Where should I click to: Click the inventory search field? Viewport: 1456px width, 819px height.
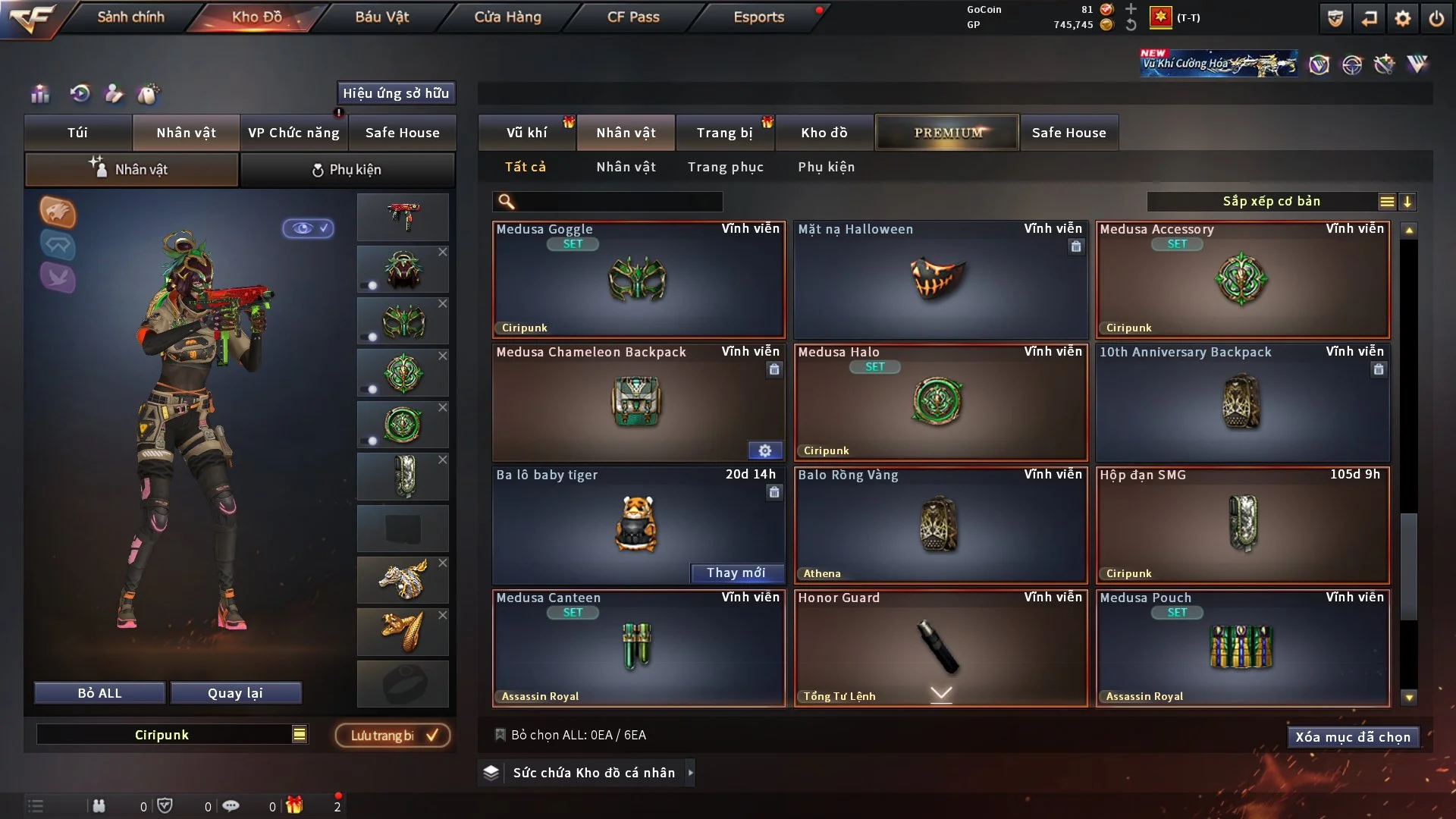(618, 202)
